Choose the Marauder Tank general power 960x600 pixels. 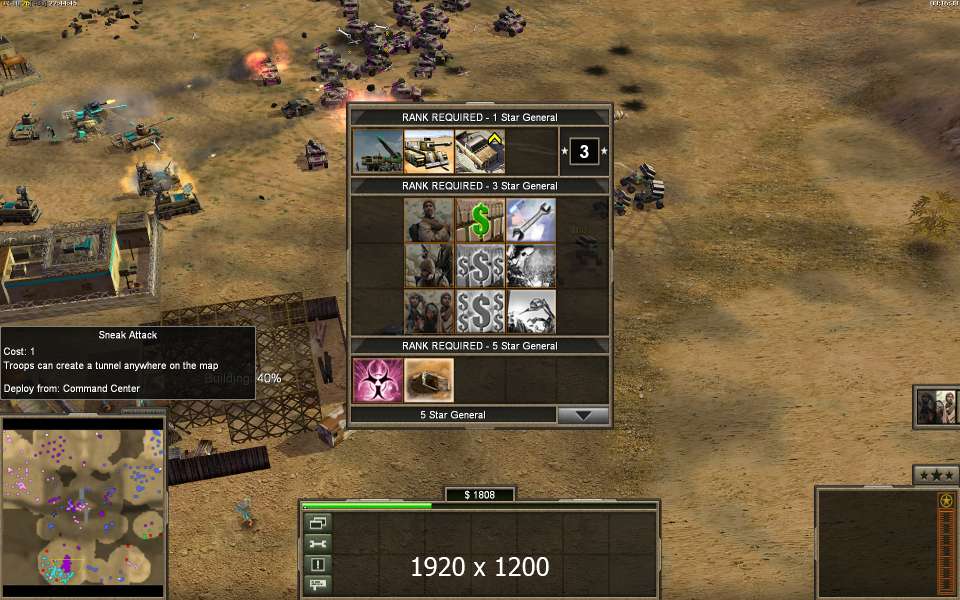pos(429,151)
